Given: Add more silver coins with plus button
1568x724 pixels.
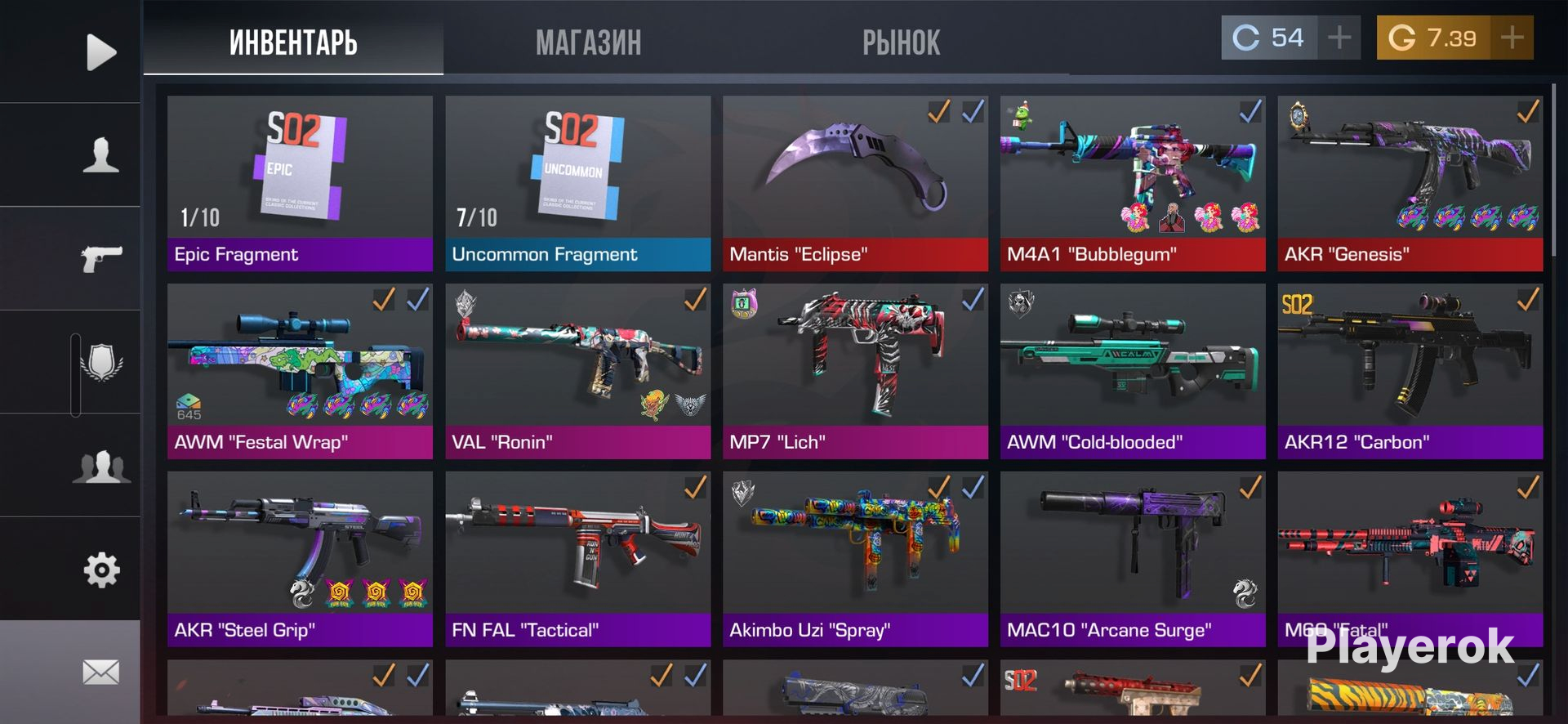Looking at the screenshot, I should (x=1339, y=38).
